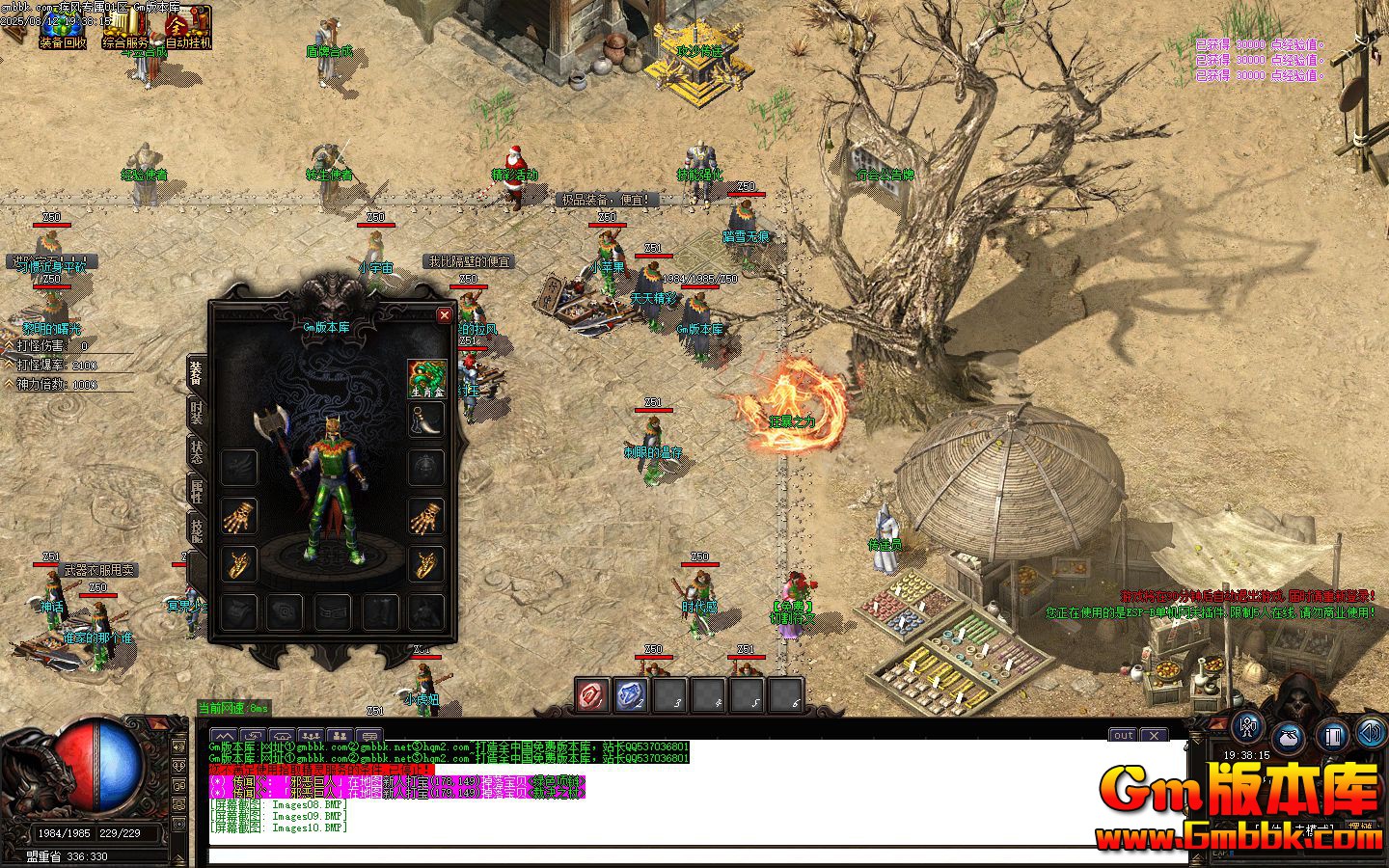Screen dimensions: 1389x868
Task: Open the character sheet round icon
Action: (1248, 728)
